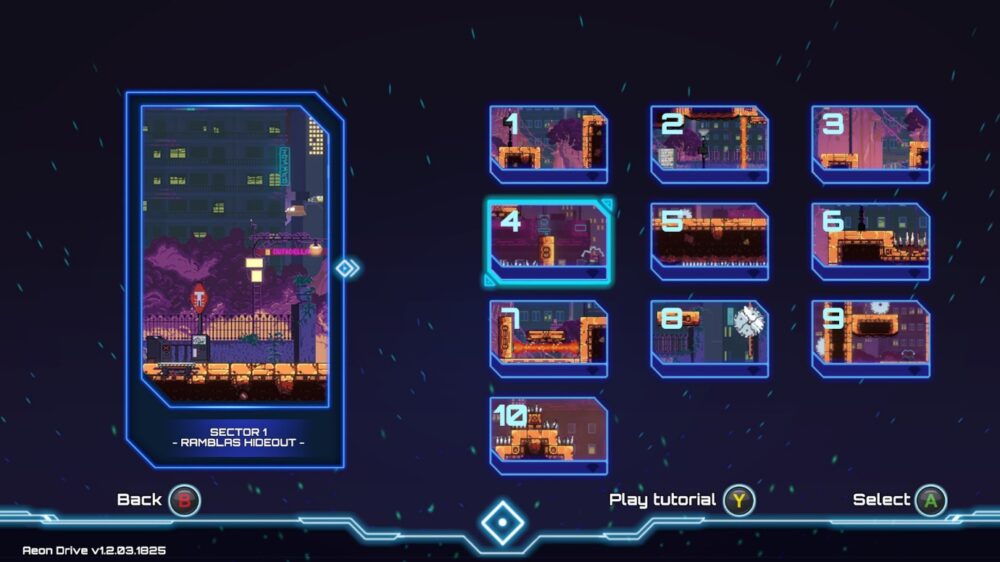Click the next sector arrow beside the card

coord(346,268)
